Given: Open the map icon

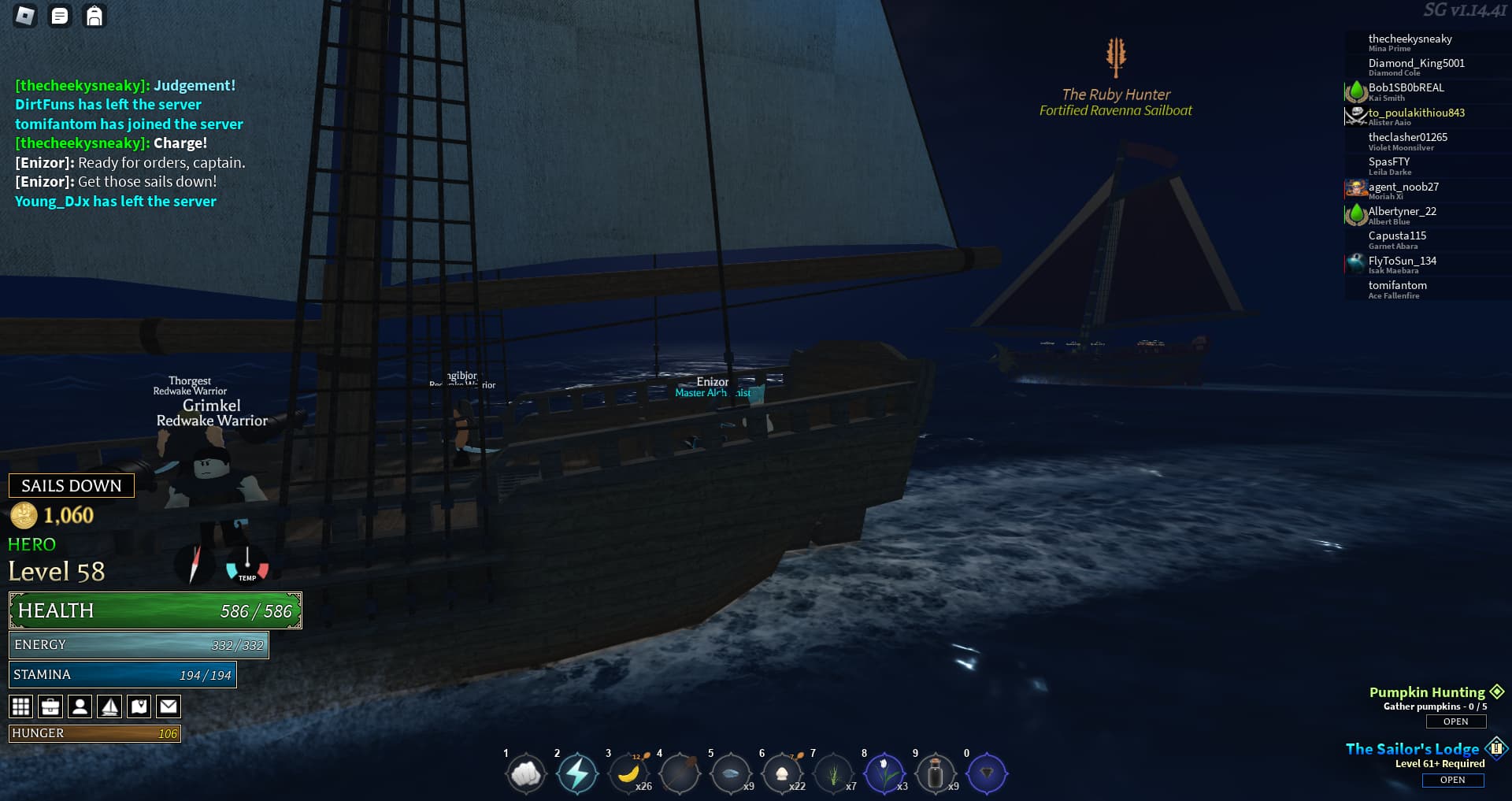Looking at the screenshot, I should pos(139,706).
